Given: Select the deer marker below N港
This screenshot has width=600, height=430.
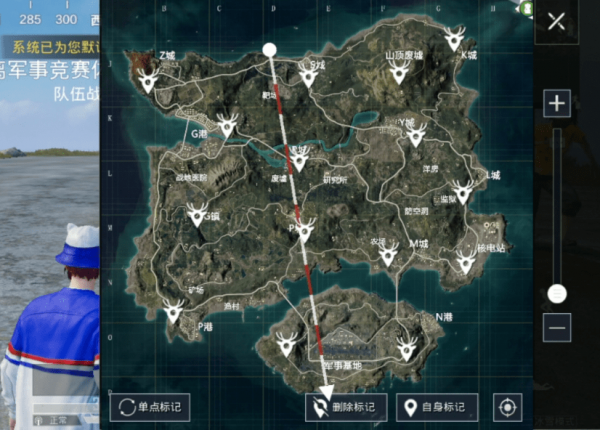Looking at the screenshot, I should (406, 346).
